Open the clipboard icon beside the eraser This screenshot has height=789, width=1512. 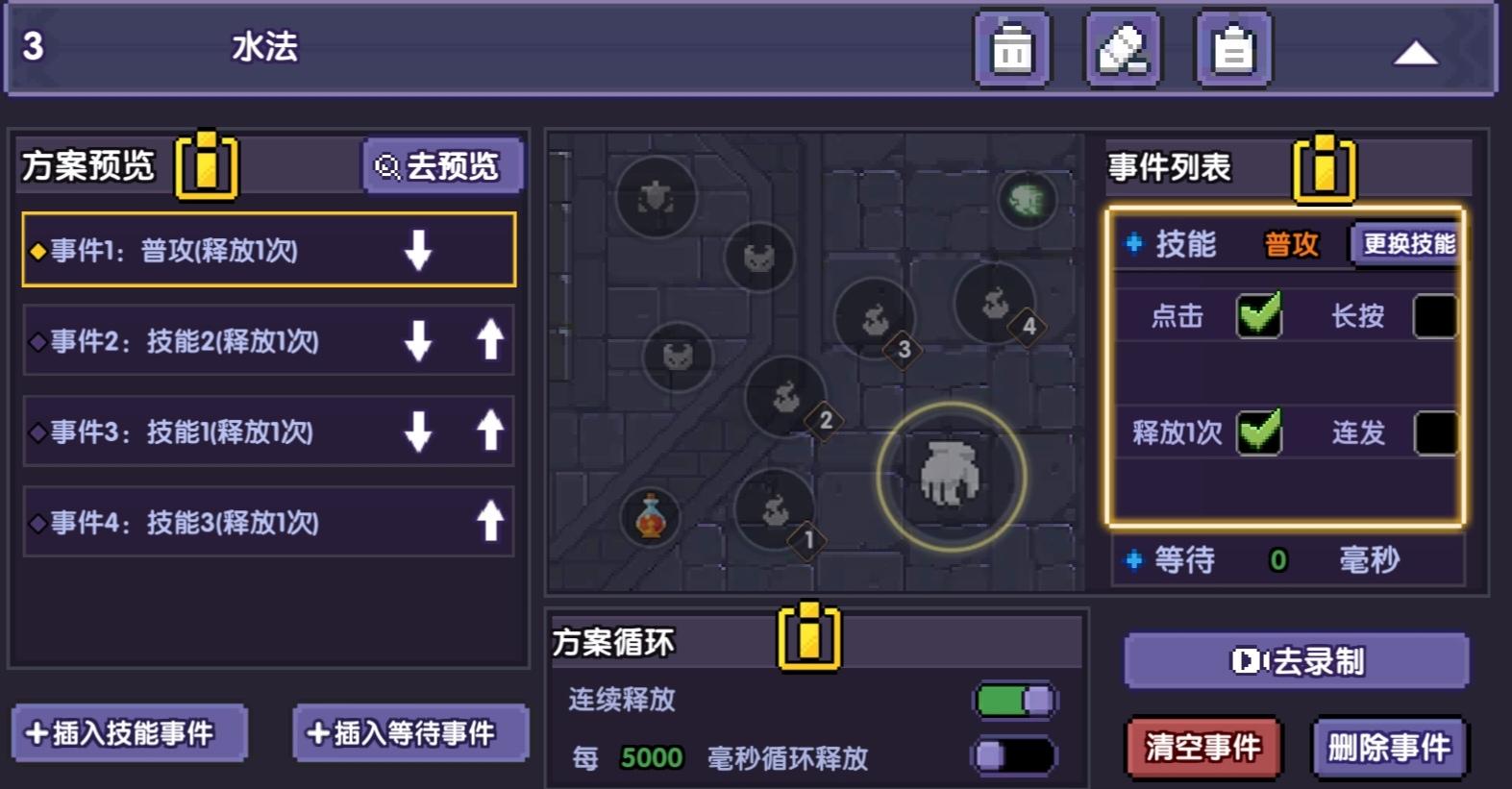pyautogui.click(x=1233, y=46)
